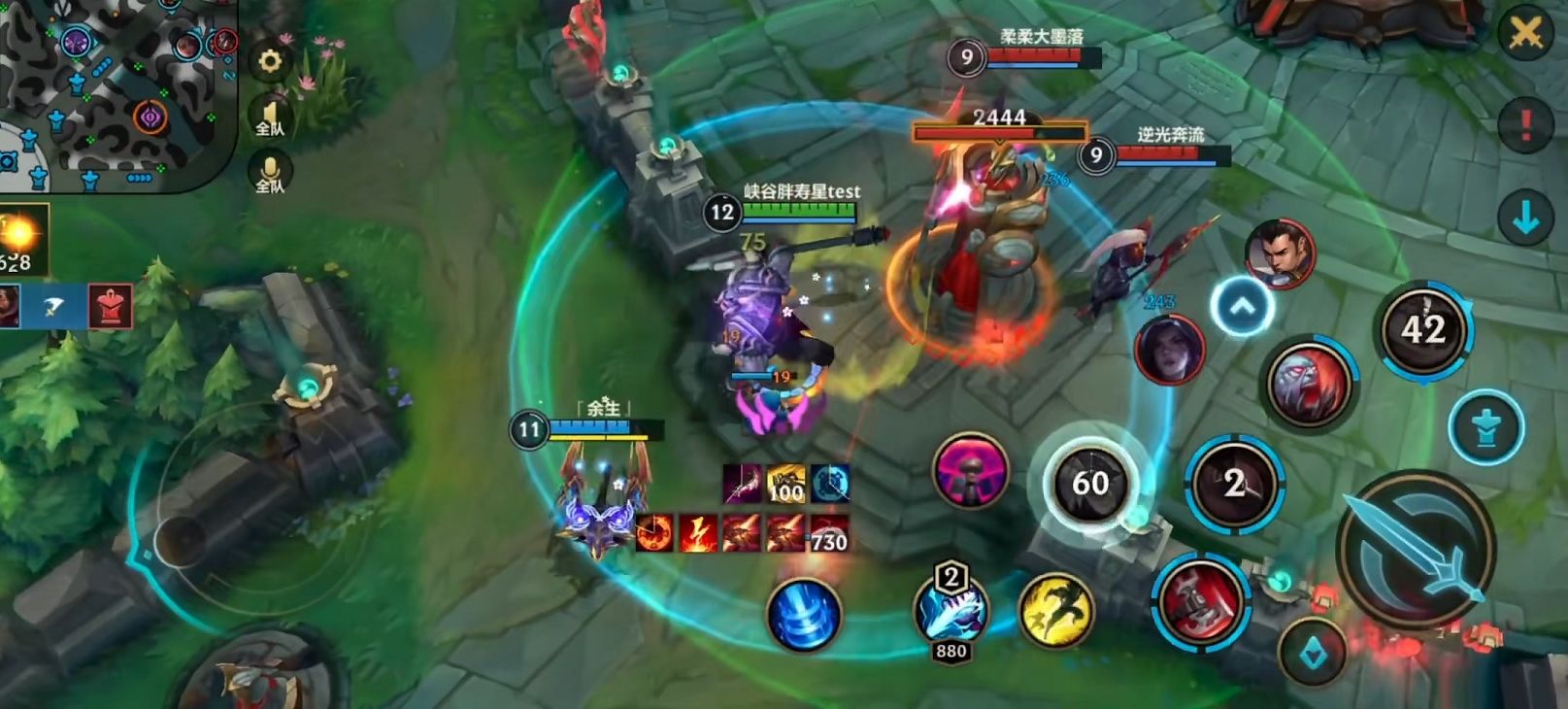Open settings with the gear icon
The width and height of the screenshot is (1568, 709).
click(x=270, y=62)
